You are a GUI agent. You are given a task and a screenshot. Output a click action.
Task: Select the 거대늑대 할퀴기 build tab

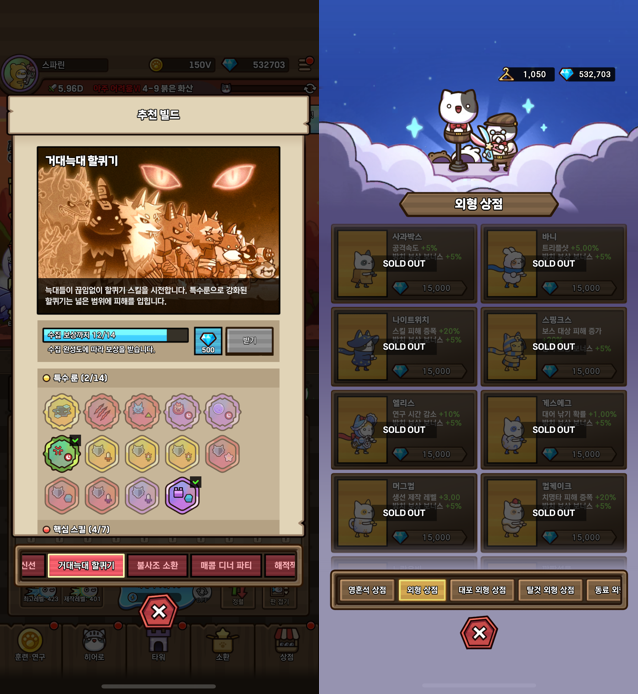click(86, 566)
